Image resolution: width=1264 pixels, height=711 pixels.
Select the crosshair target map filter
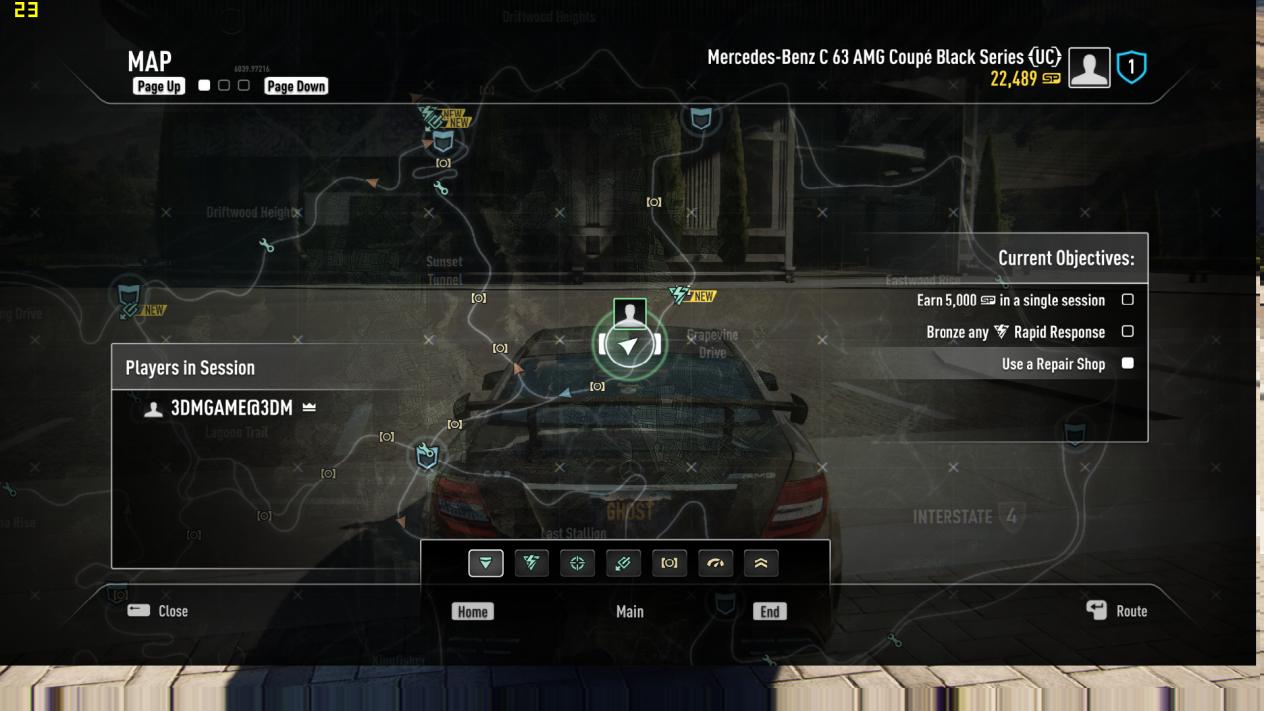(x=577, y=563)
